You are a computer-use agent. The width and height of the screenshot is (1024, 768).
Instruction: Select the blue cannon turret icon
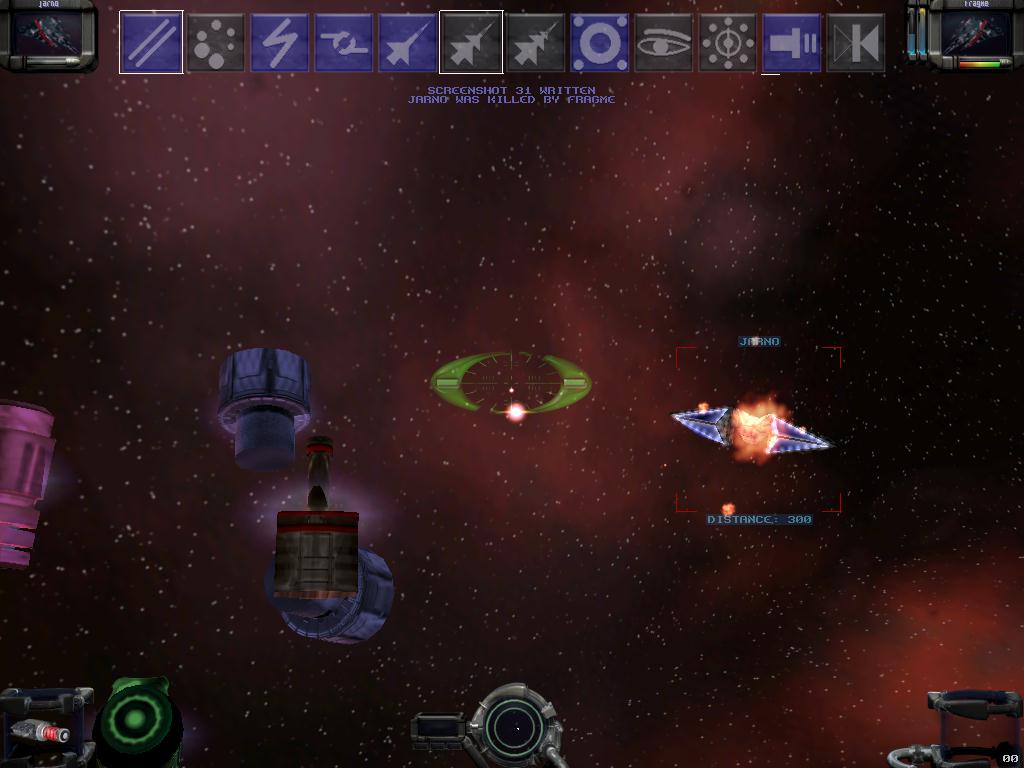pos(792,42)
